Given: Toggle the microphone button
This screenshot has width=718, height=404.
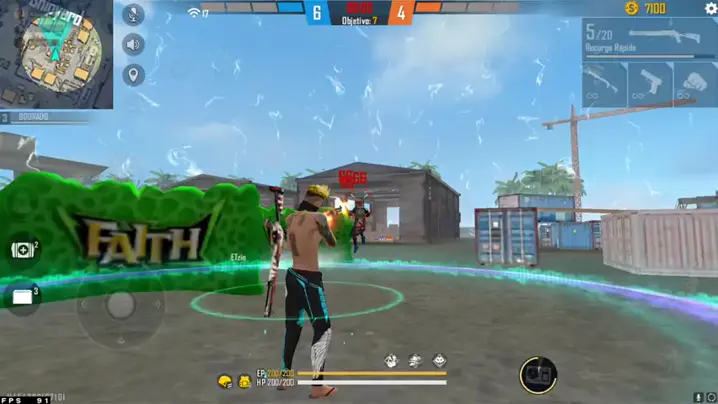Looking at the screenshot, I should [134, 15].
